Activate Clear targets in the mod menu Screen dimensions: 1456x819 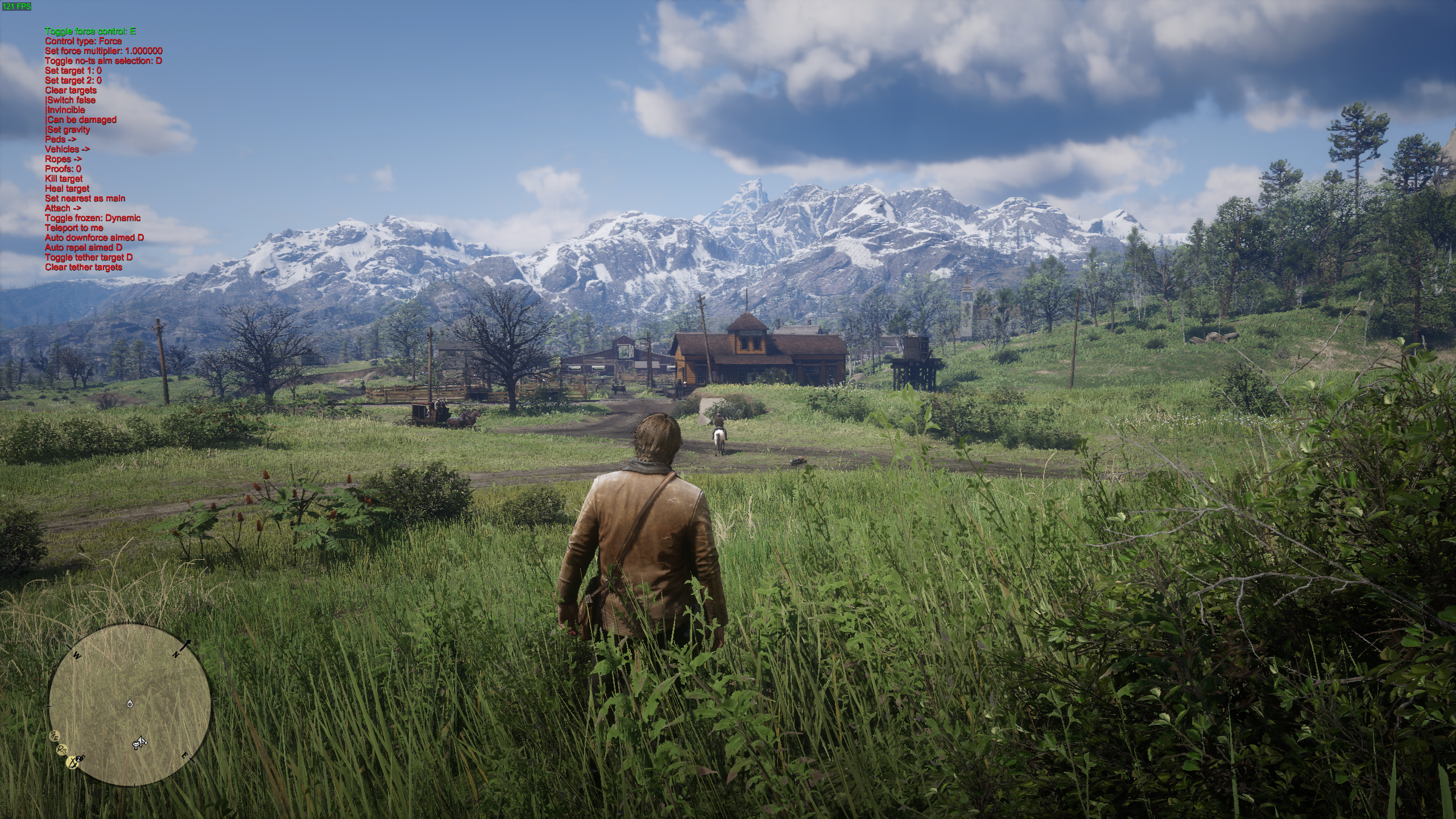(71, 90)
